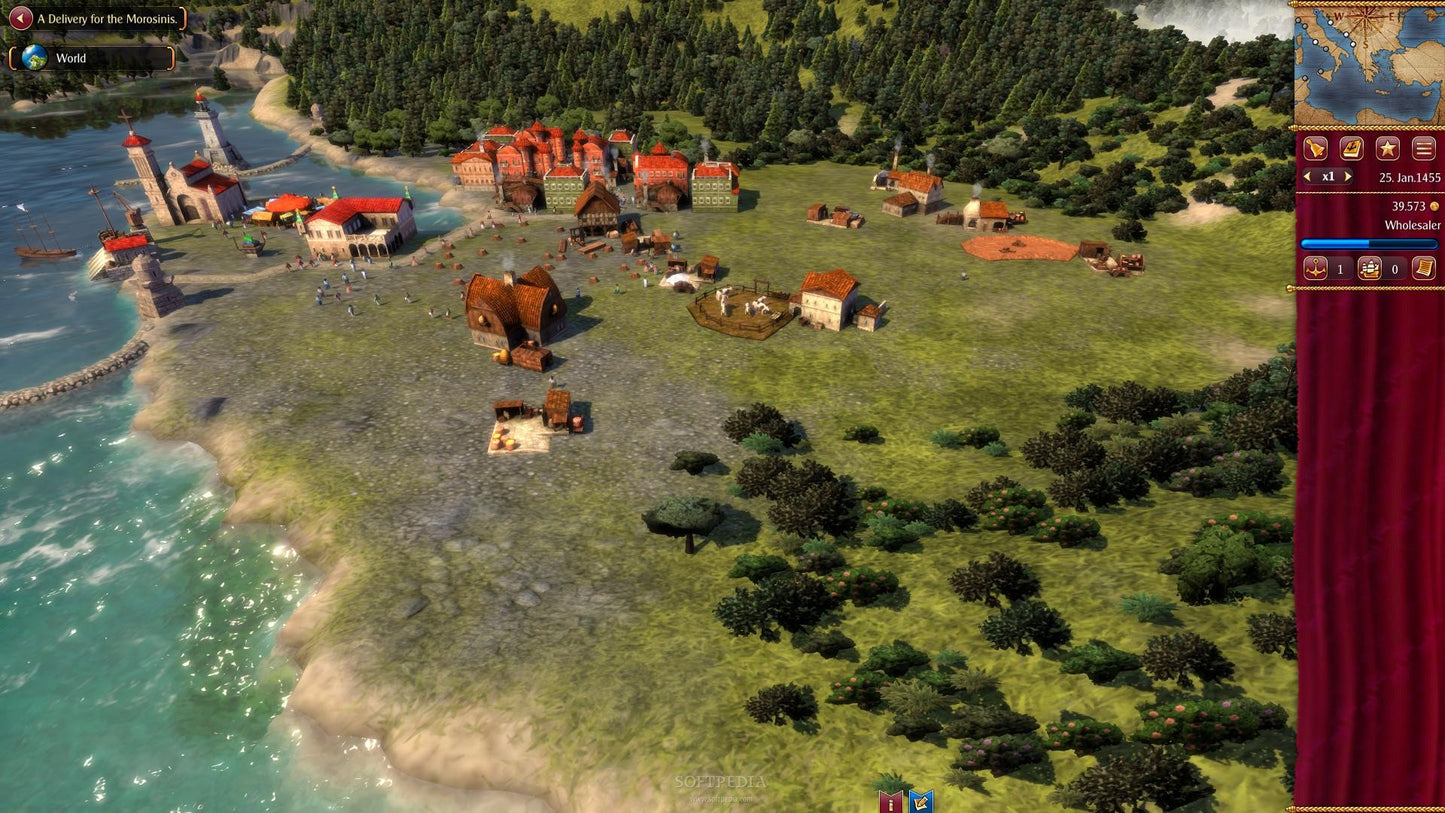The image size is (1445, 813).
Task: Click the bell notifications icon
Action: pos(1315,149)
